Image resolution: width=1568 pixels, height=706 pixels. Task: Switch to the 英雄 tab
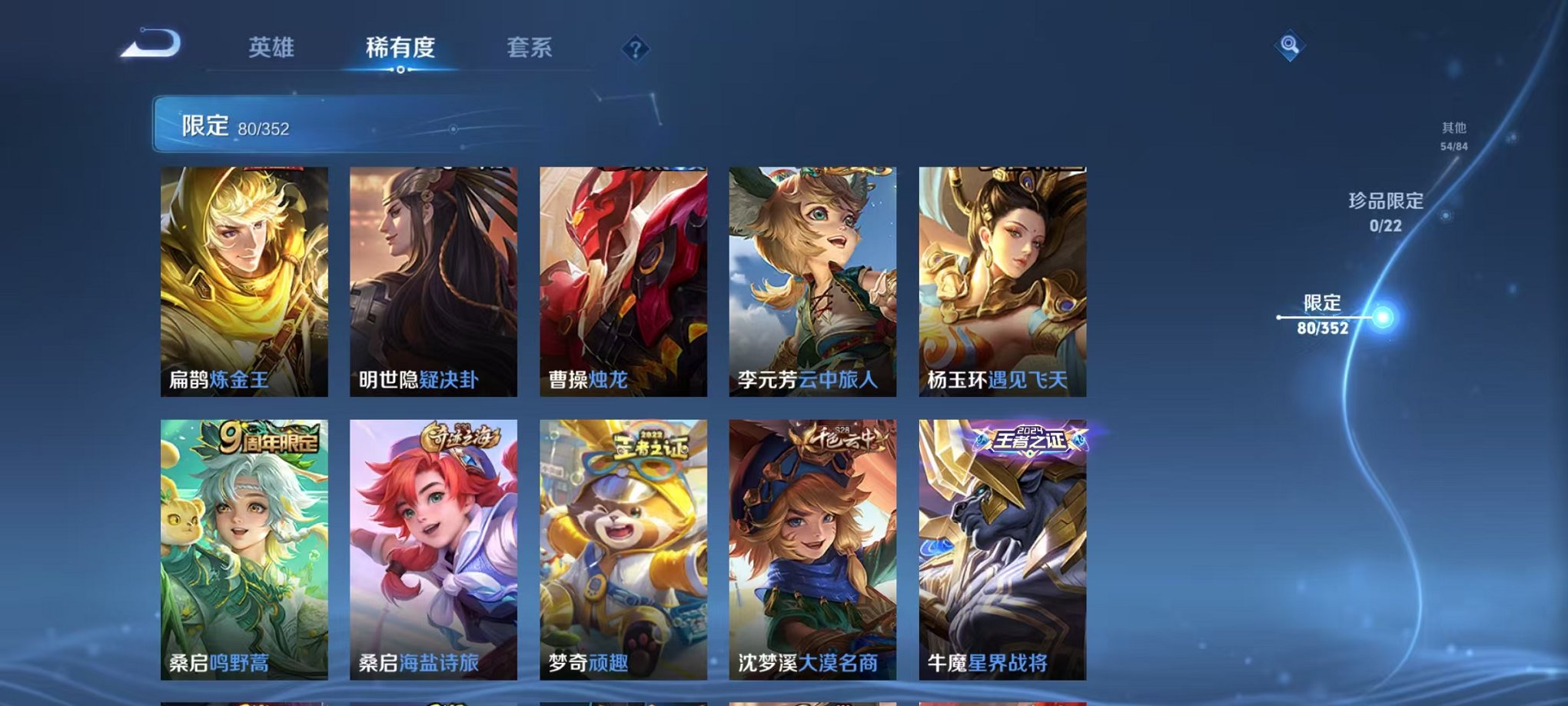tap(273, 48)
